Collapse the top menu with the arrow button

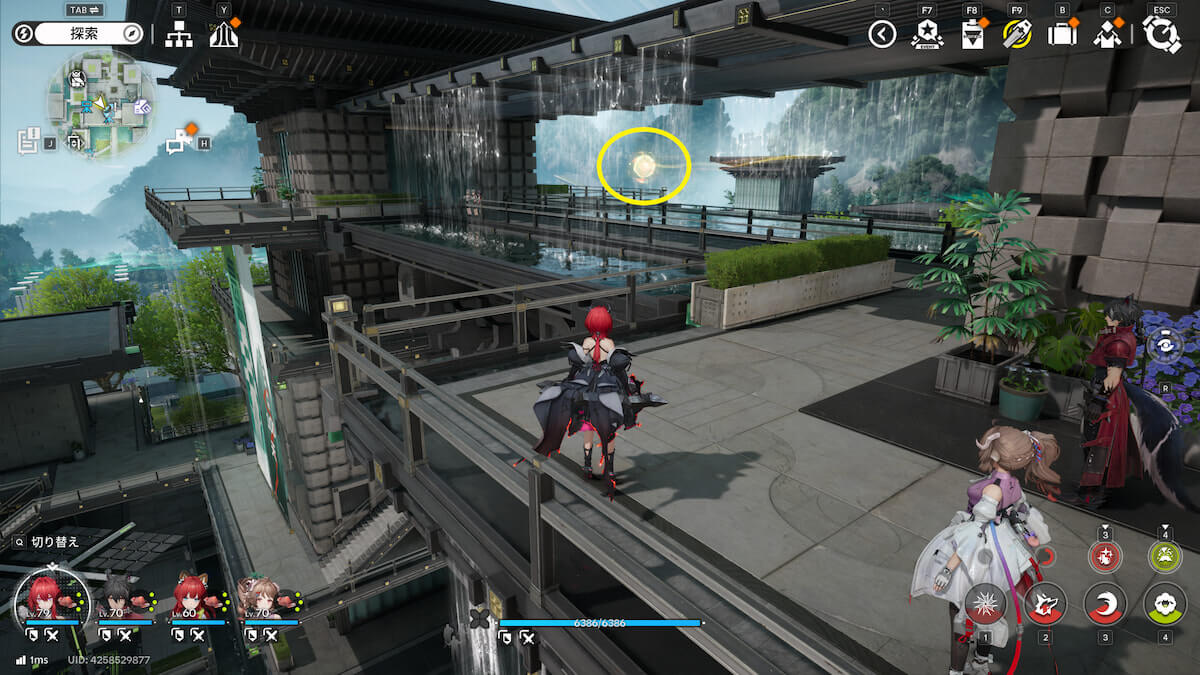[x=881, y=35]
